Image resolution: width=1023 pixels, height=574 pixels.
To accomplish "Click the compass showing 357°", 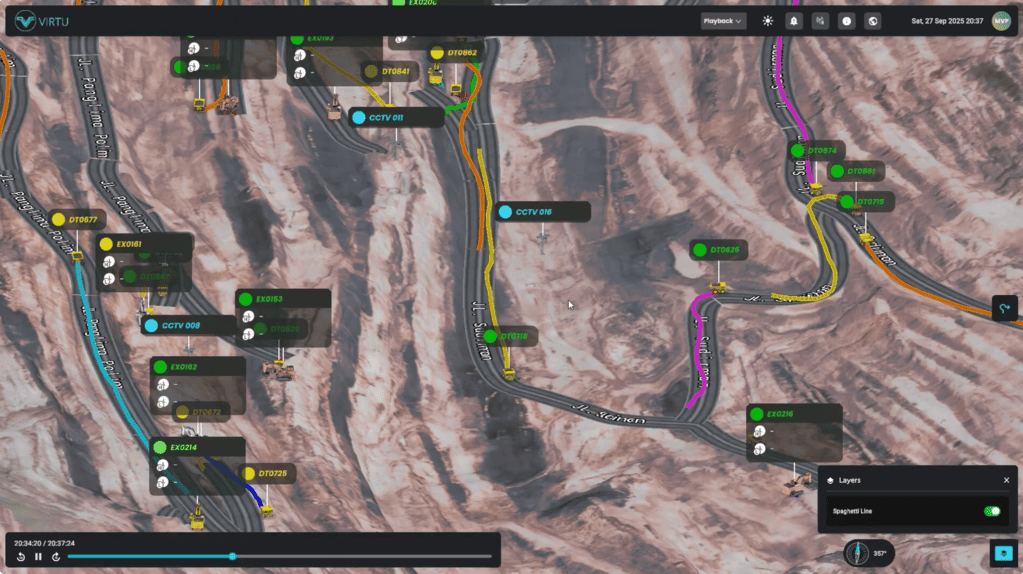I will coord(868,553).
